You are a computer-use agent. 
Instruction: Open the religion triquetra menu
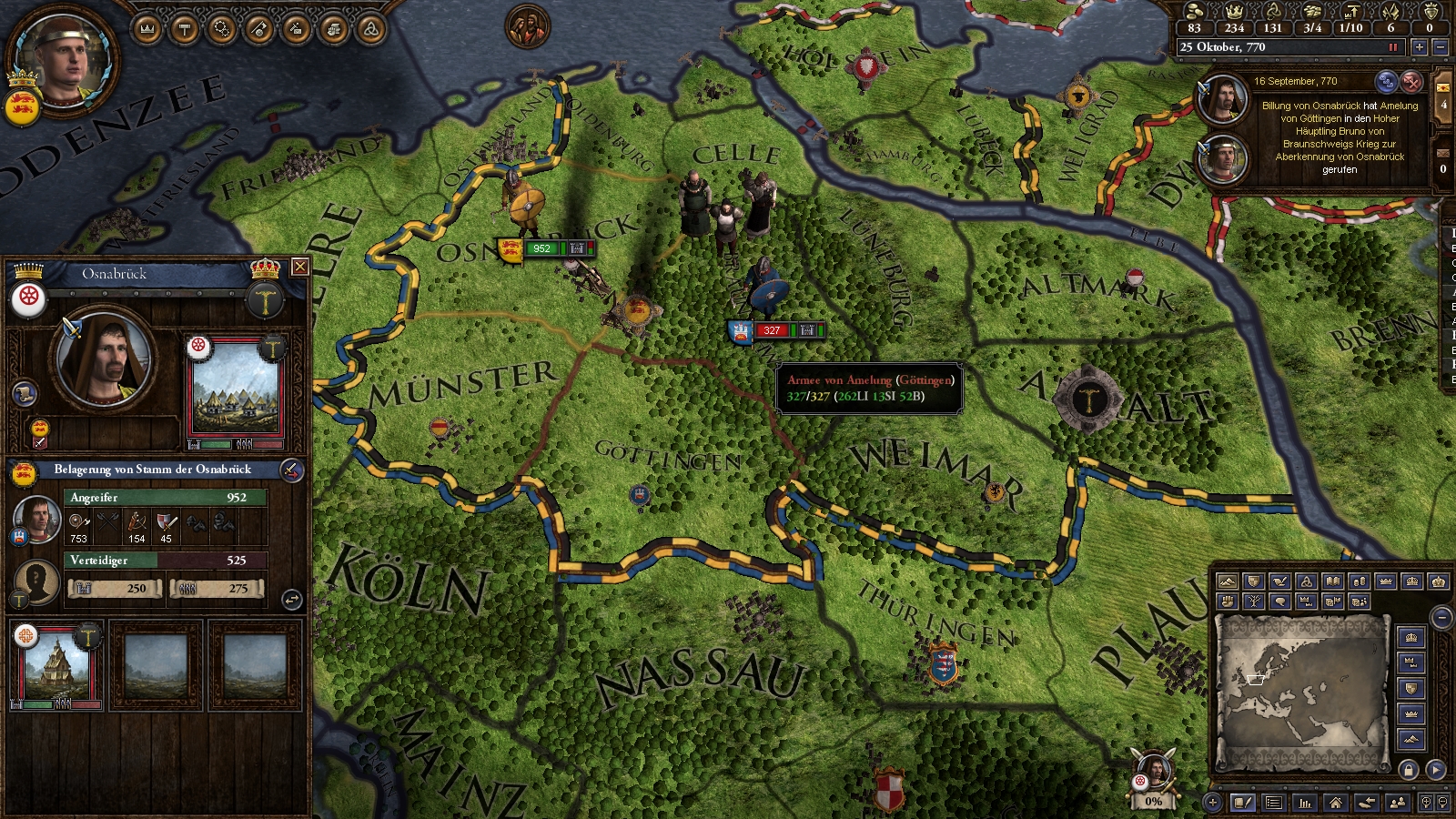tap(369, 29)
